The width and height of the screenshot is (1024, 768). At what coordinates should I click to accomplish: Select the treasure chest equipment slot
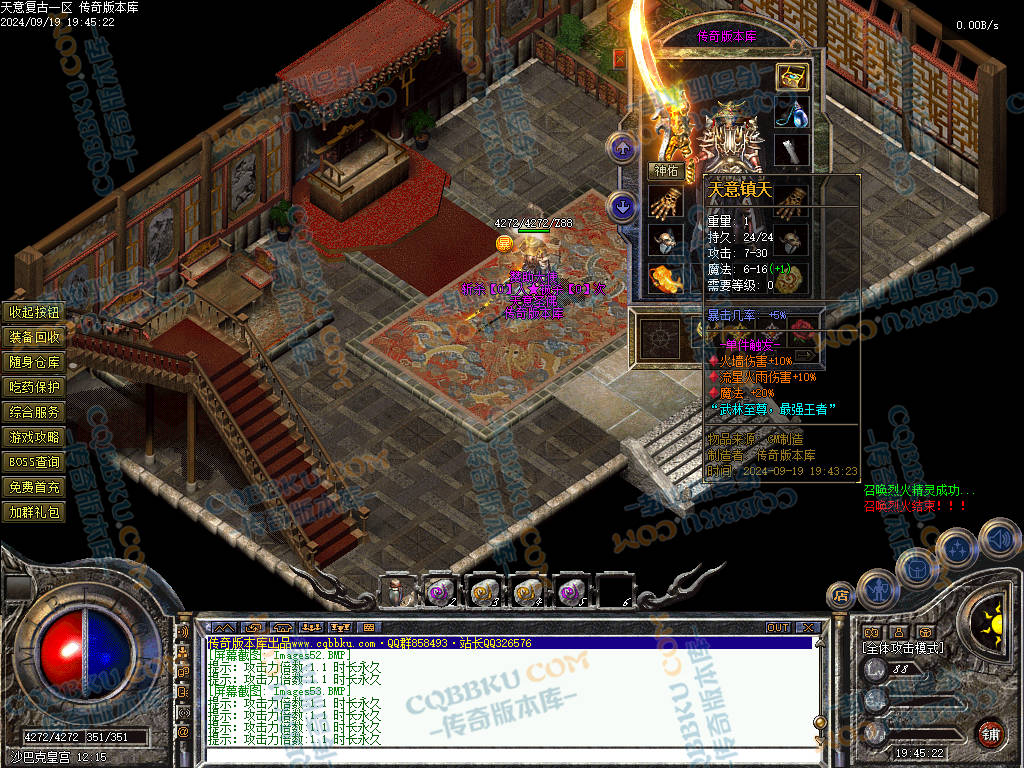[x=792, y=77]
